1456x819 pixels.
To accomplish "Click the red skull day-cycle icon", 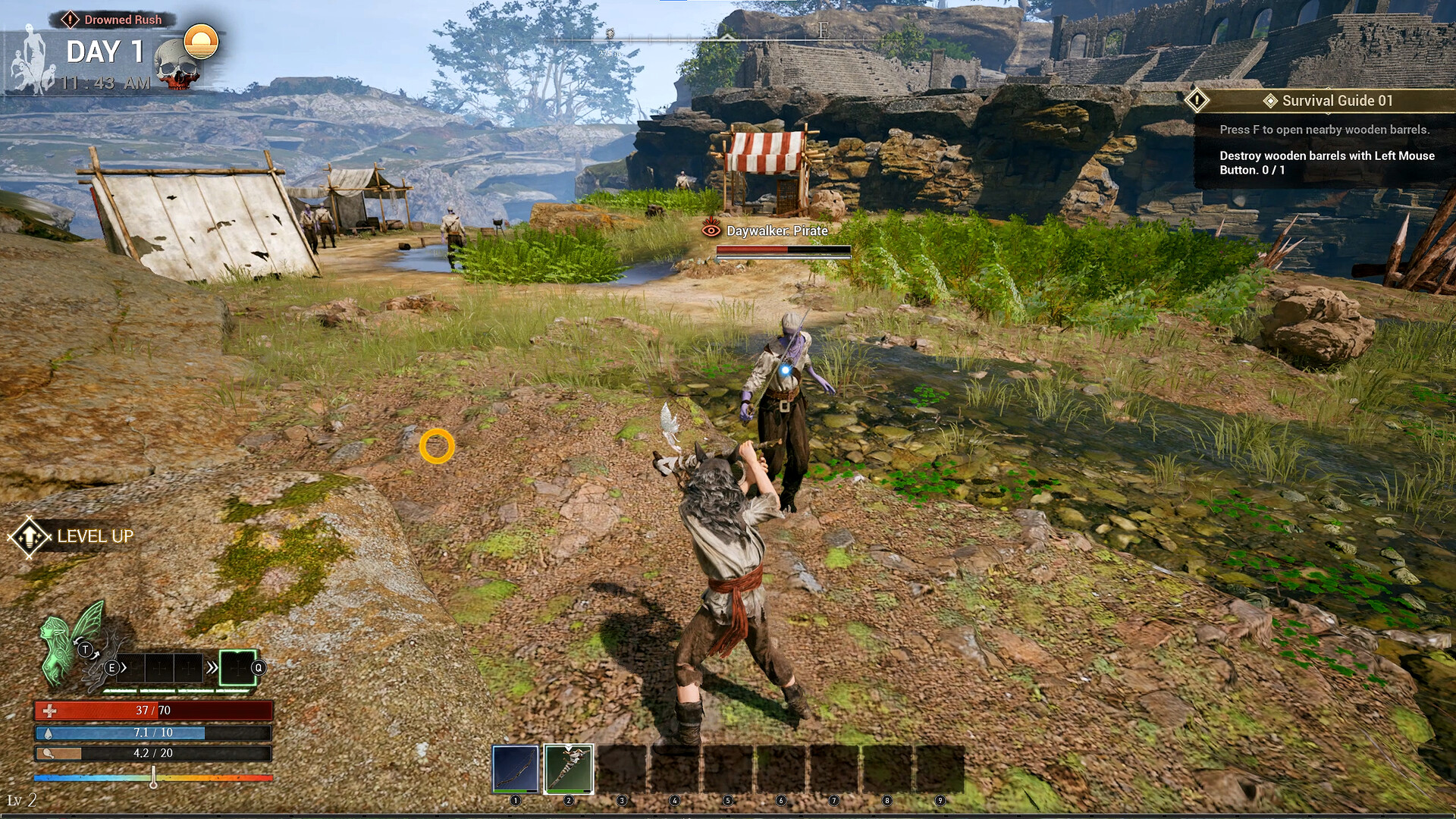I will [x=177, y=67].
